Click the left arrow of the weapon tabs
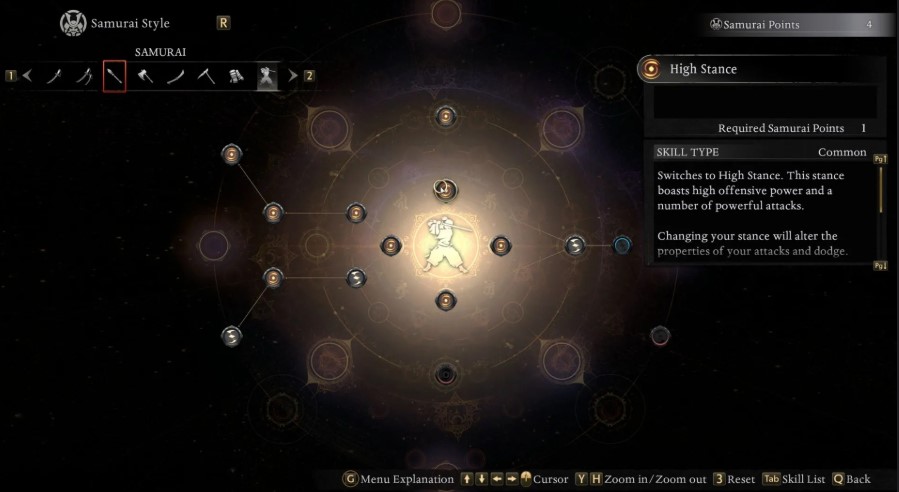Screen dimensions: 899x492 [28, 75]
